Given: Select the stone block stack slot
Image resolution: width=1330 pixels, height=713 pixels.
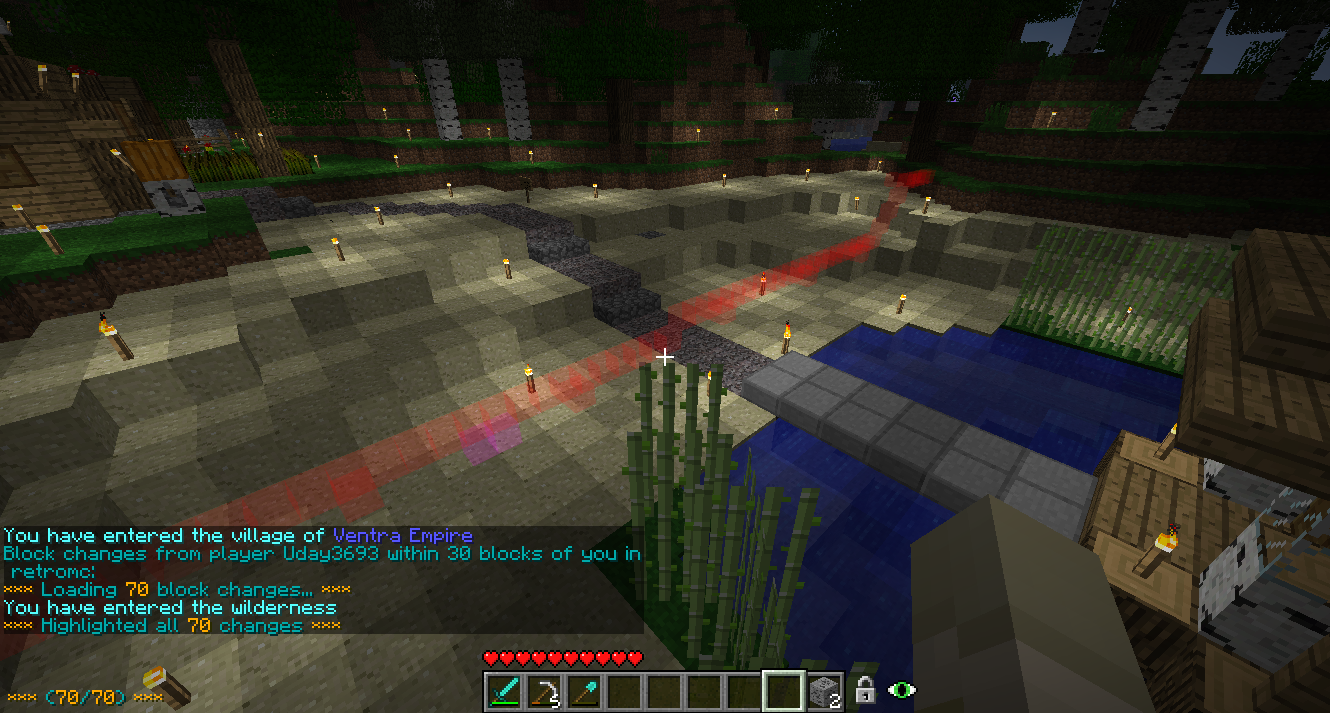Looking at the screenshot, I should pos(823,691).
